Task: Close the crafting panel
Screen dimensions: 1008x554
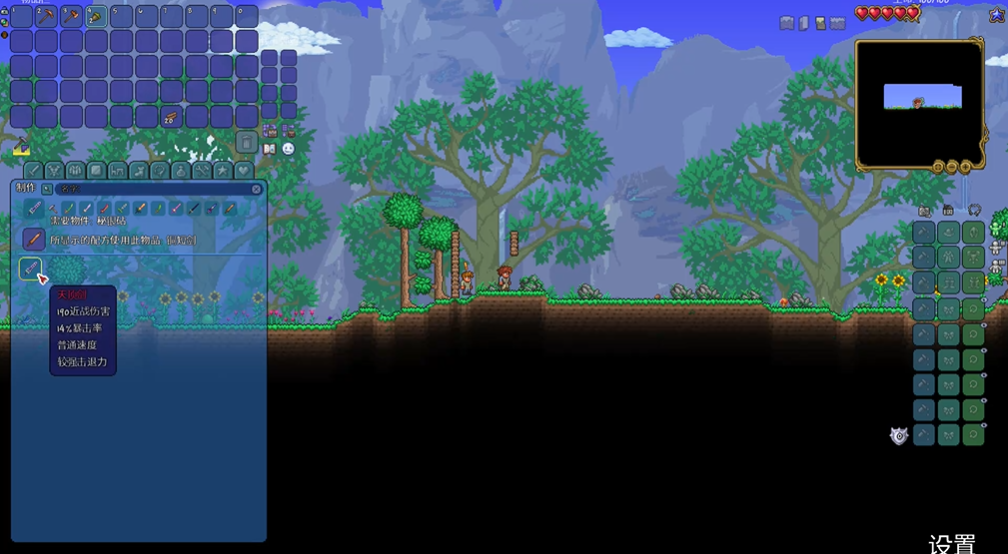Action: click(x=256, y=188)
